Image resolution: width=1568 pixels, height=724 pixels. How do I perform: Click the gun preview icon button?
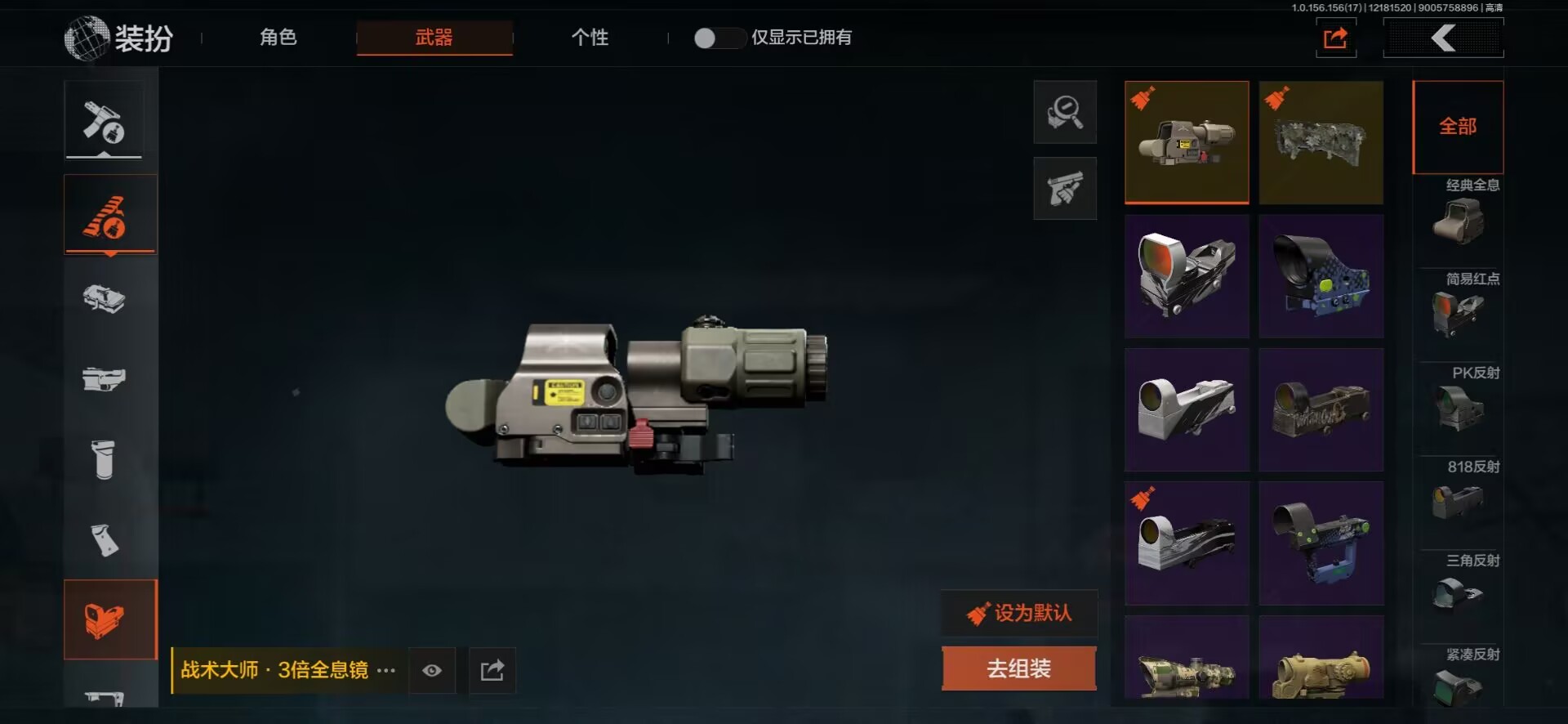click(1065, 190)
